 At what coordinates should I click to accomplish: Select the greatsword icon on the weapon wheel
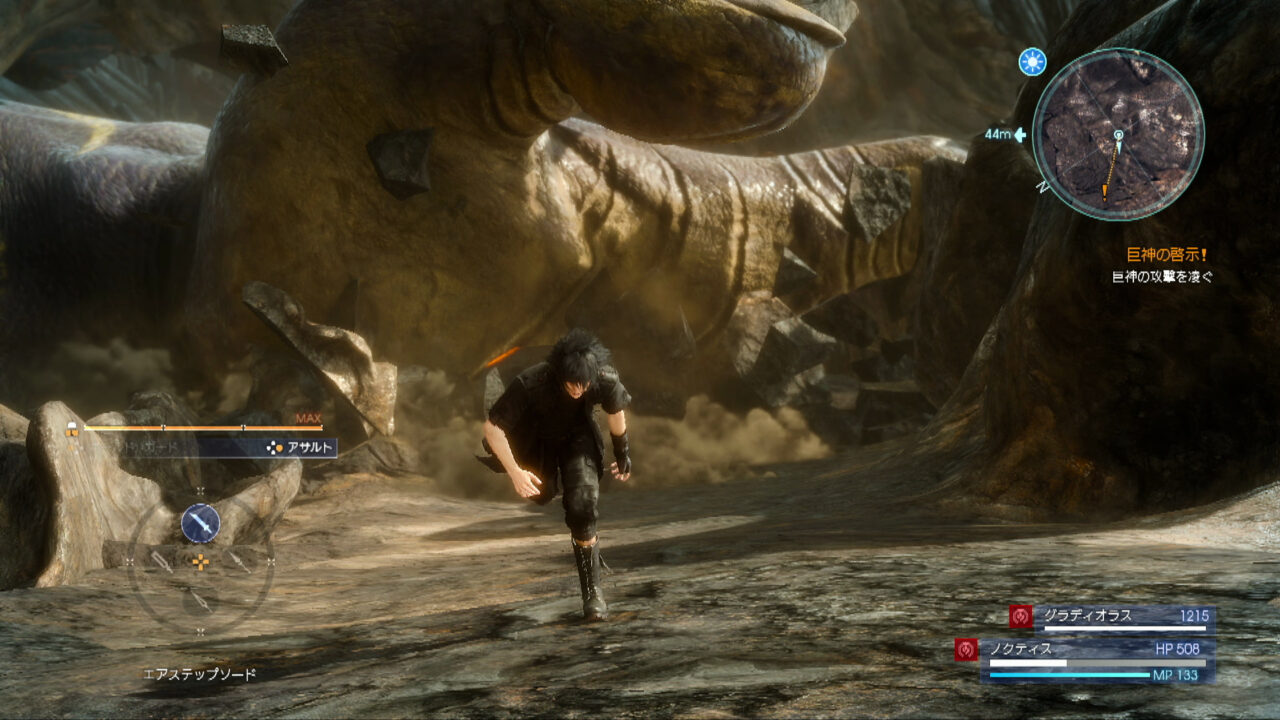(162, 561)
